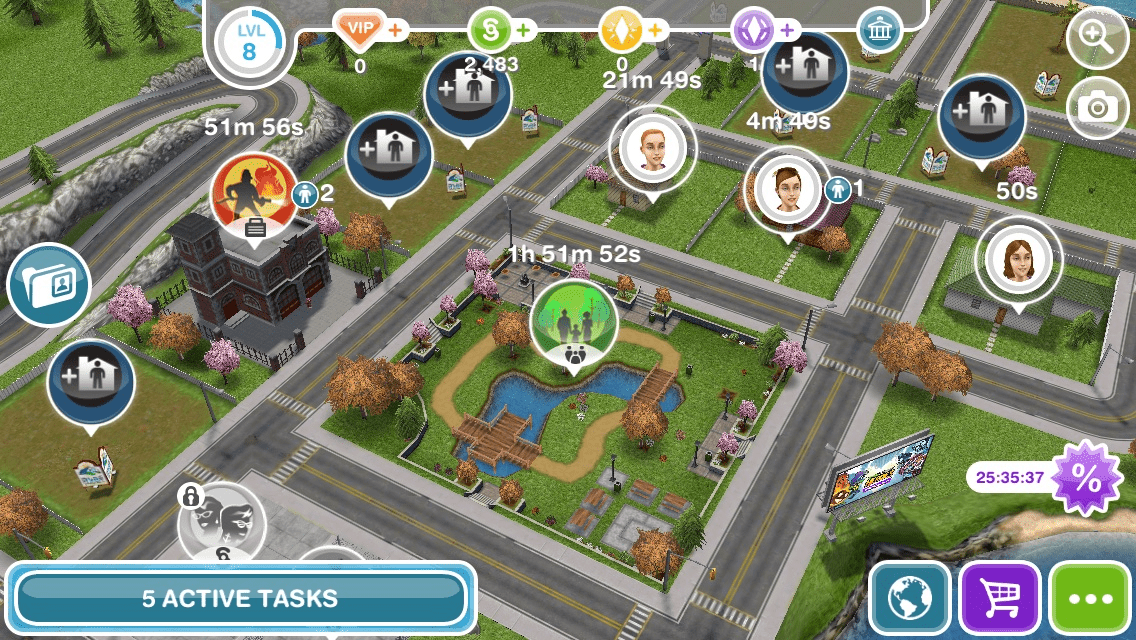Screen dimensions: 1136x640
Task: Buy more Simoleons via green coin
Action: [x=492, y=29]
